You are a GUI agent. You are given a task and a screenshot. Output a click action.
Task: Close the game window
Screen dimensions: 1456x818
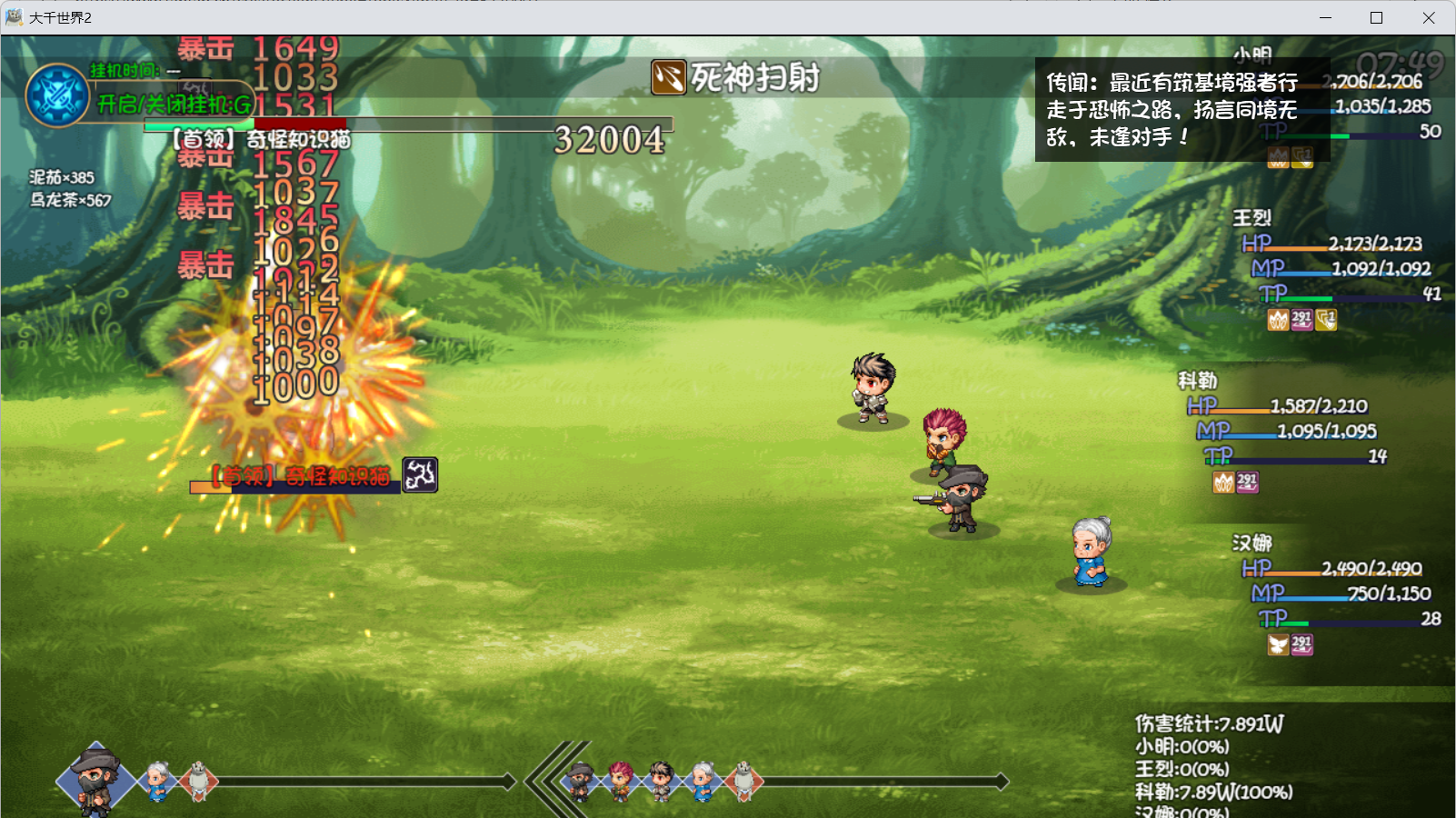pos(1428,18)
